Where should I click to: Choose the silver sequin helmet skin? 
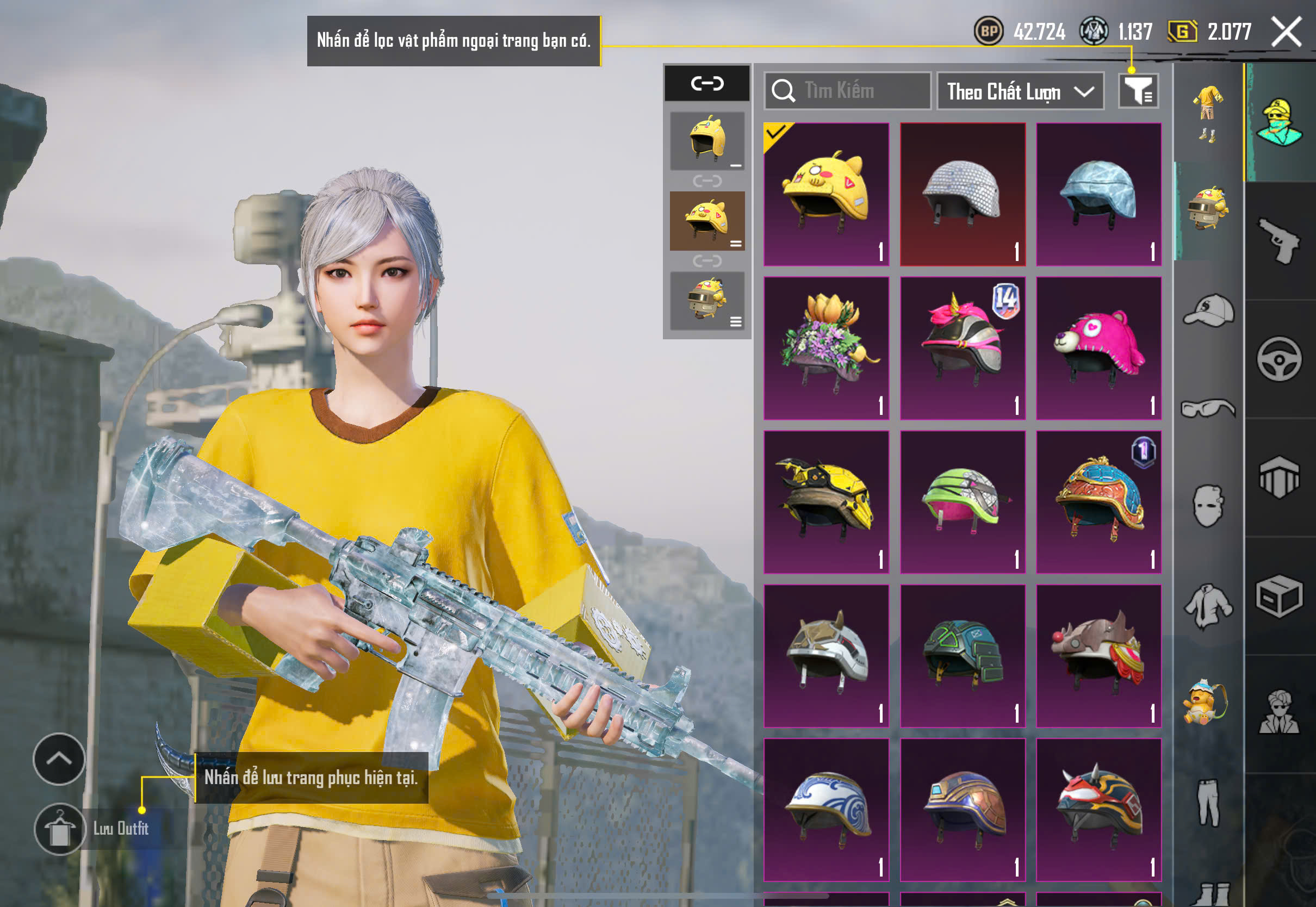963,194
